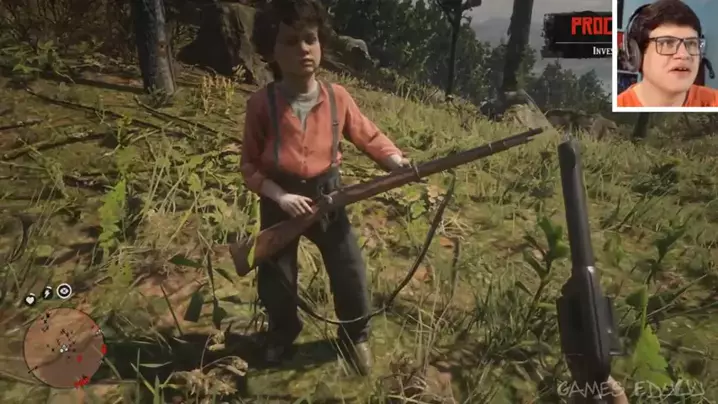
Task: Click the red wanted banner notification
Action: point(578,34)
